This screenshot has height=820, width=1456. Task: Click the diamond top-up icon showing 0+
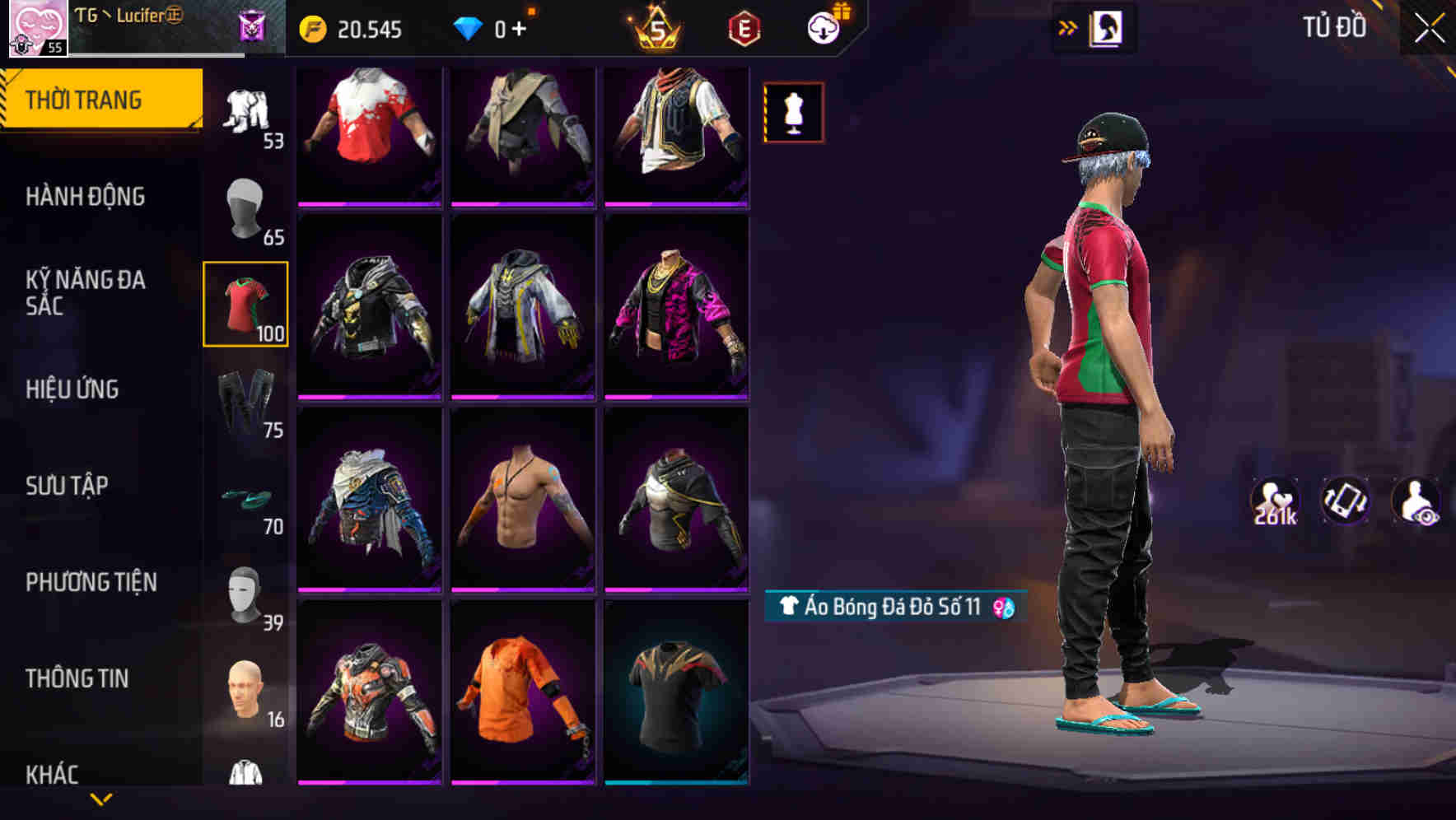coord(486,29)
